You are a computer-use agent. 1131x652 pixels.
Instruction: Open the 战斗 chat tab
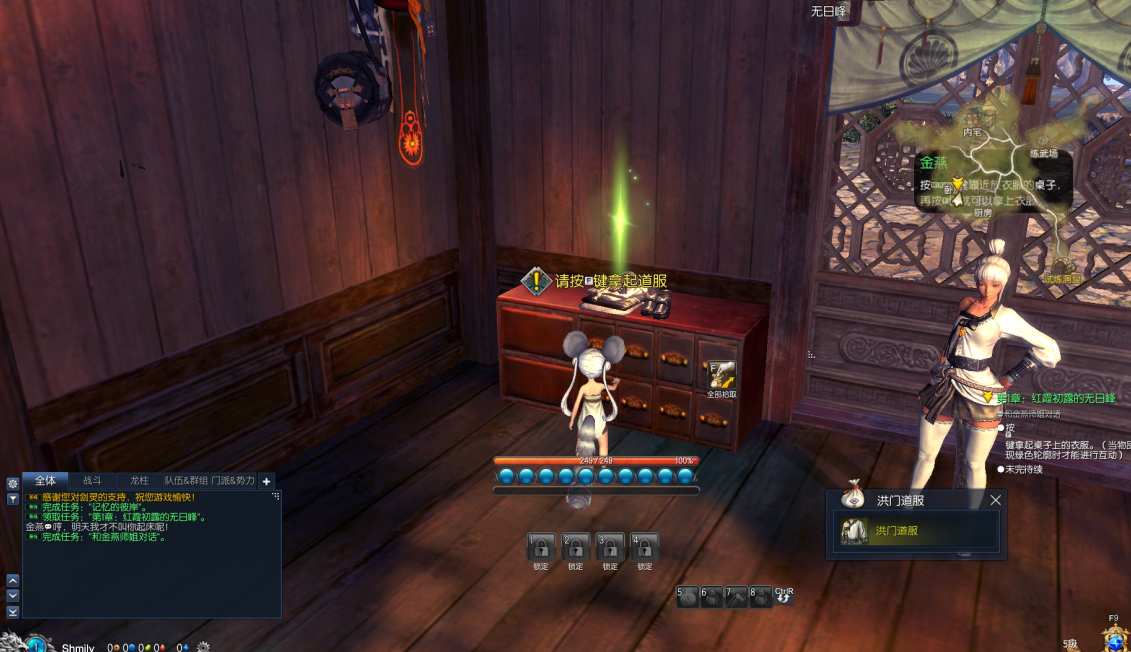click(x=92, y=481)
